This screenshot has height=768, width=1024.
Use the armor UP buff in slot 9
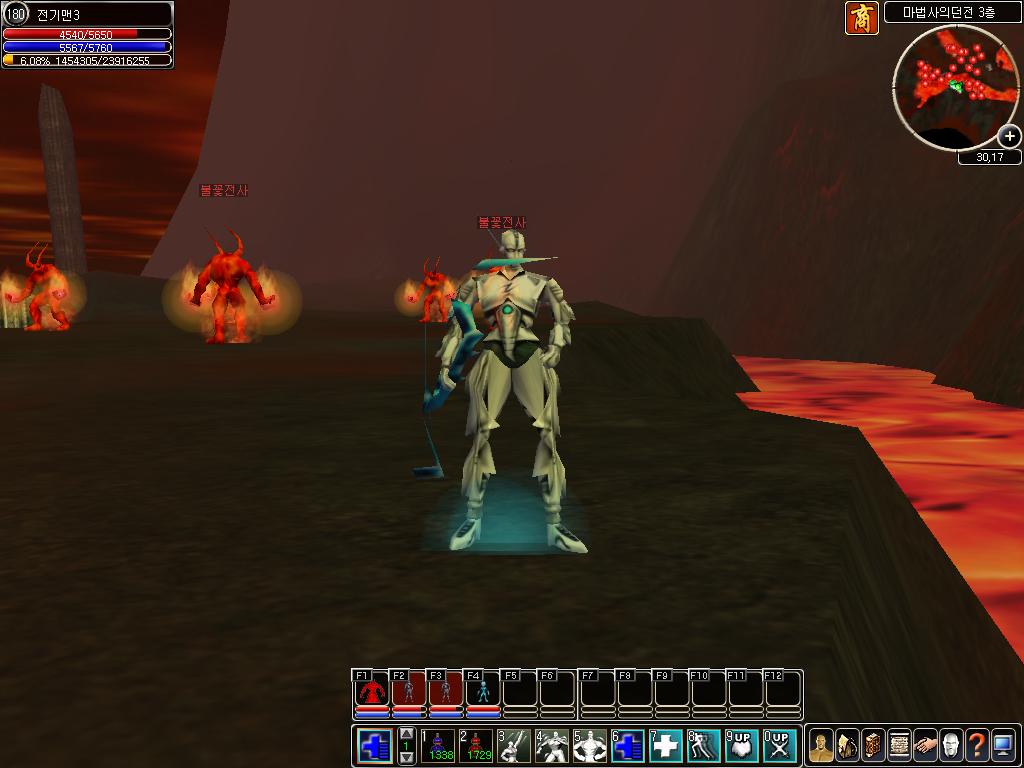[742, 746]
